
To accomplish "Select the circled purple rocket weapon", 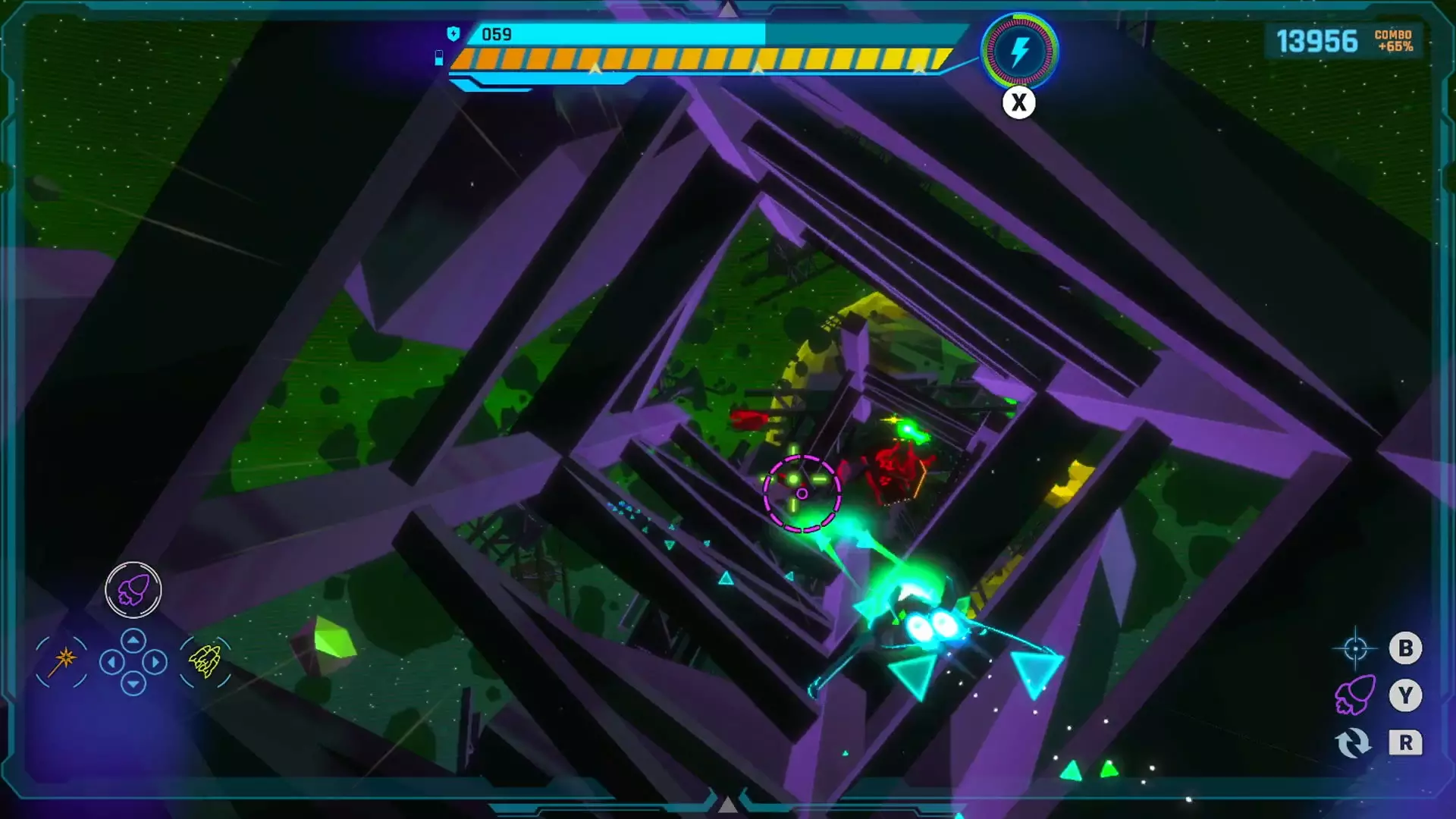I will click(x=133, y=590).
